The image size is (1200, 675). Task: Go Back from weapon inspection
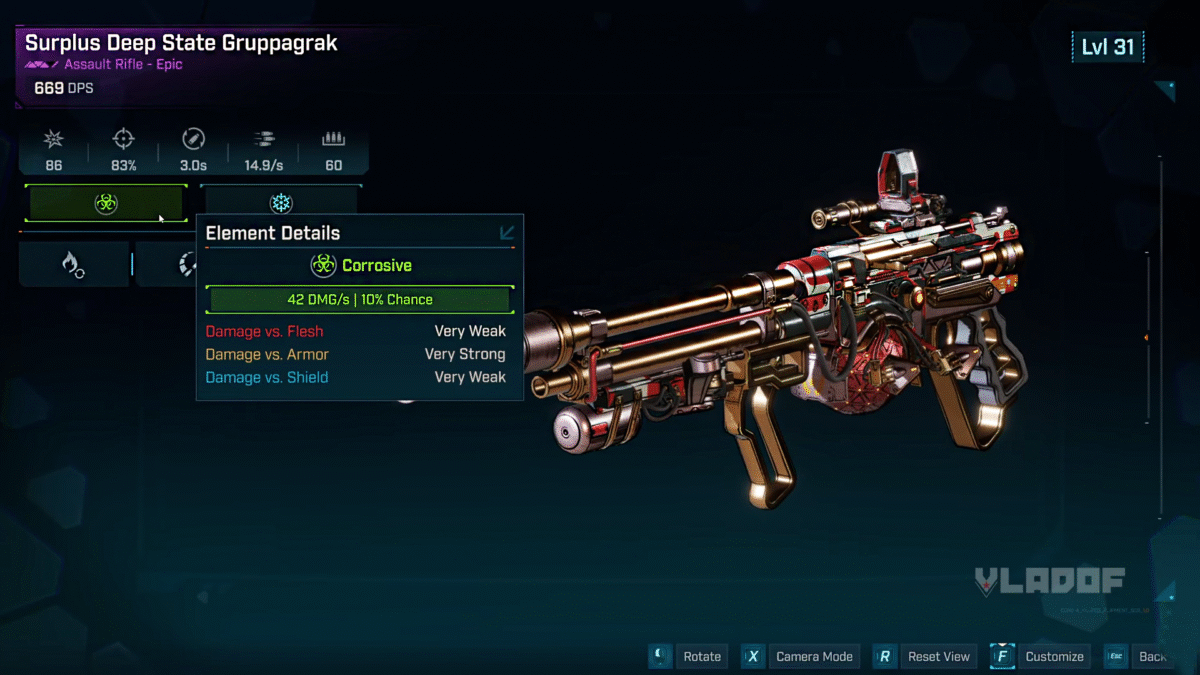(1152, 656)
